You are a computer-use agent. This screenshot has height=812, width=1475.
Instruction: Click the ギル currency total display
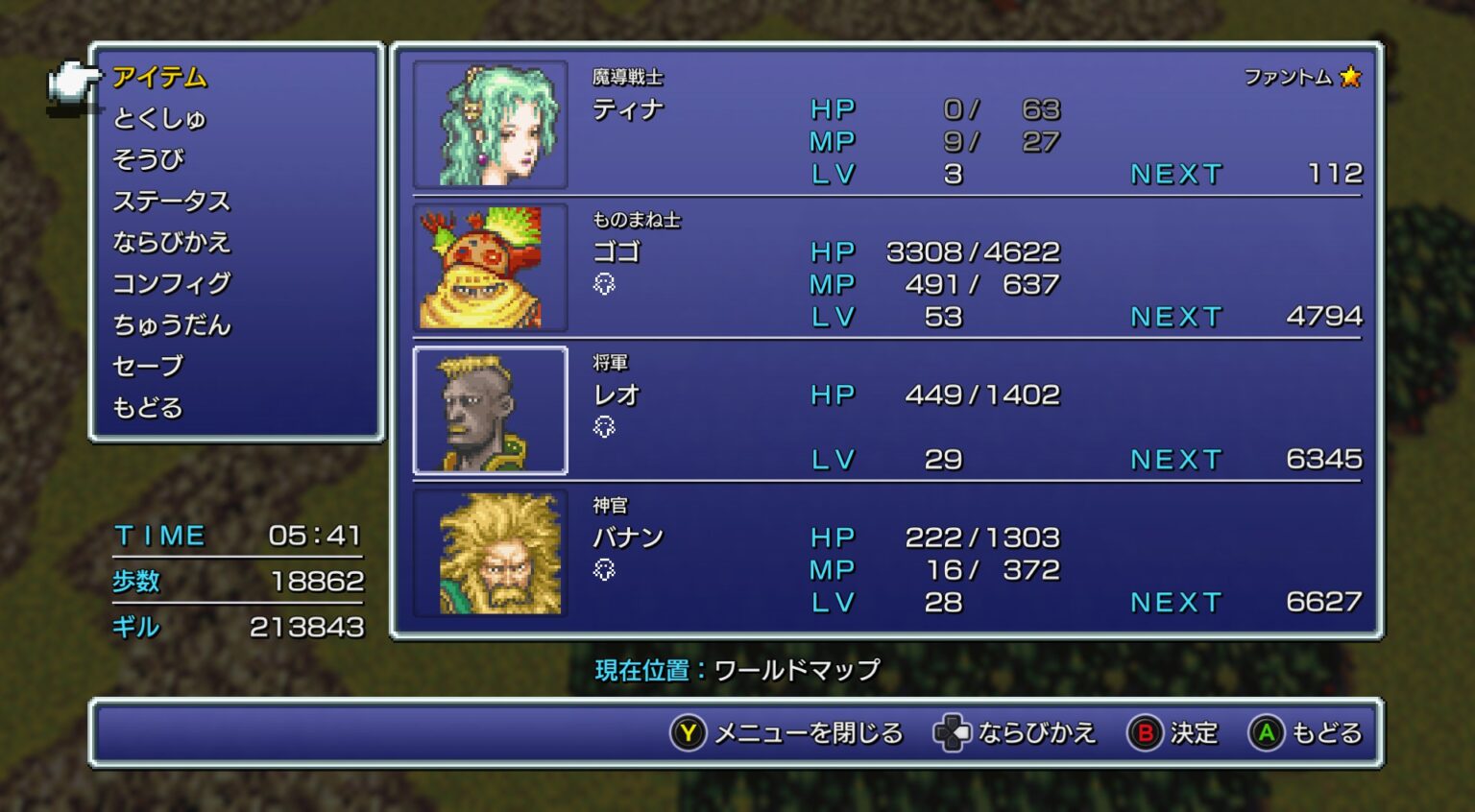(240, 627)
